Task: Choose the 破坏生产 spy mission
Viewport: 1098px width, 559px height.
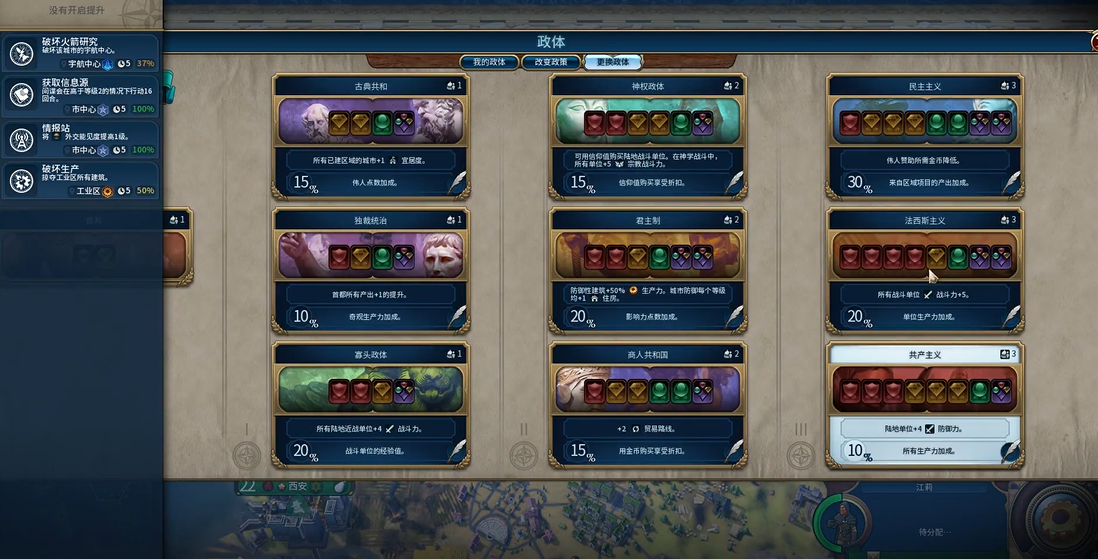Action: (x=81, y=180)
